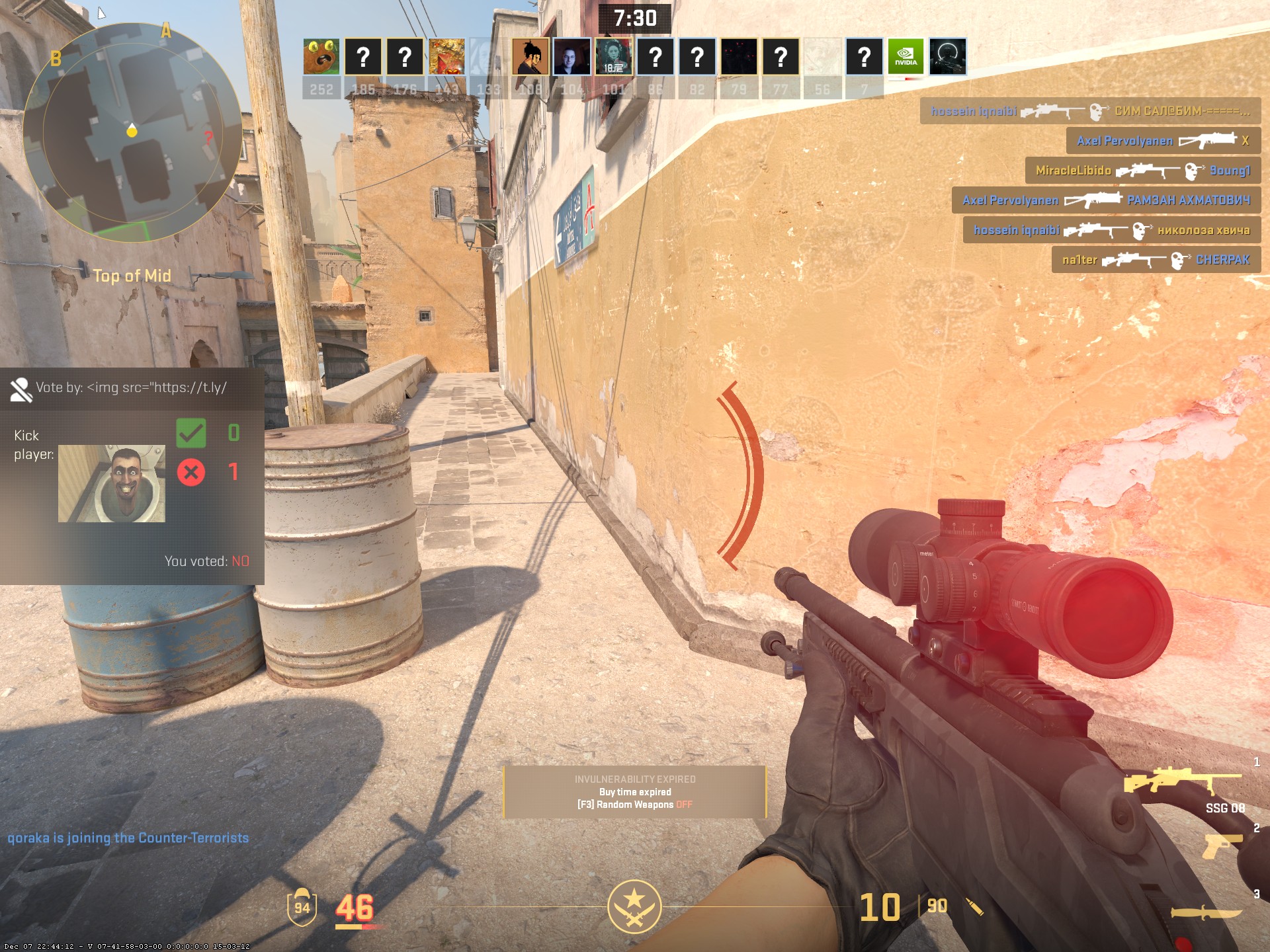
Task: Select the SSG 08 rifle slot
Action: pyautogui.click(x=1183, y=783)
